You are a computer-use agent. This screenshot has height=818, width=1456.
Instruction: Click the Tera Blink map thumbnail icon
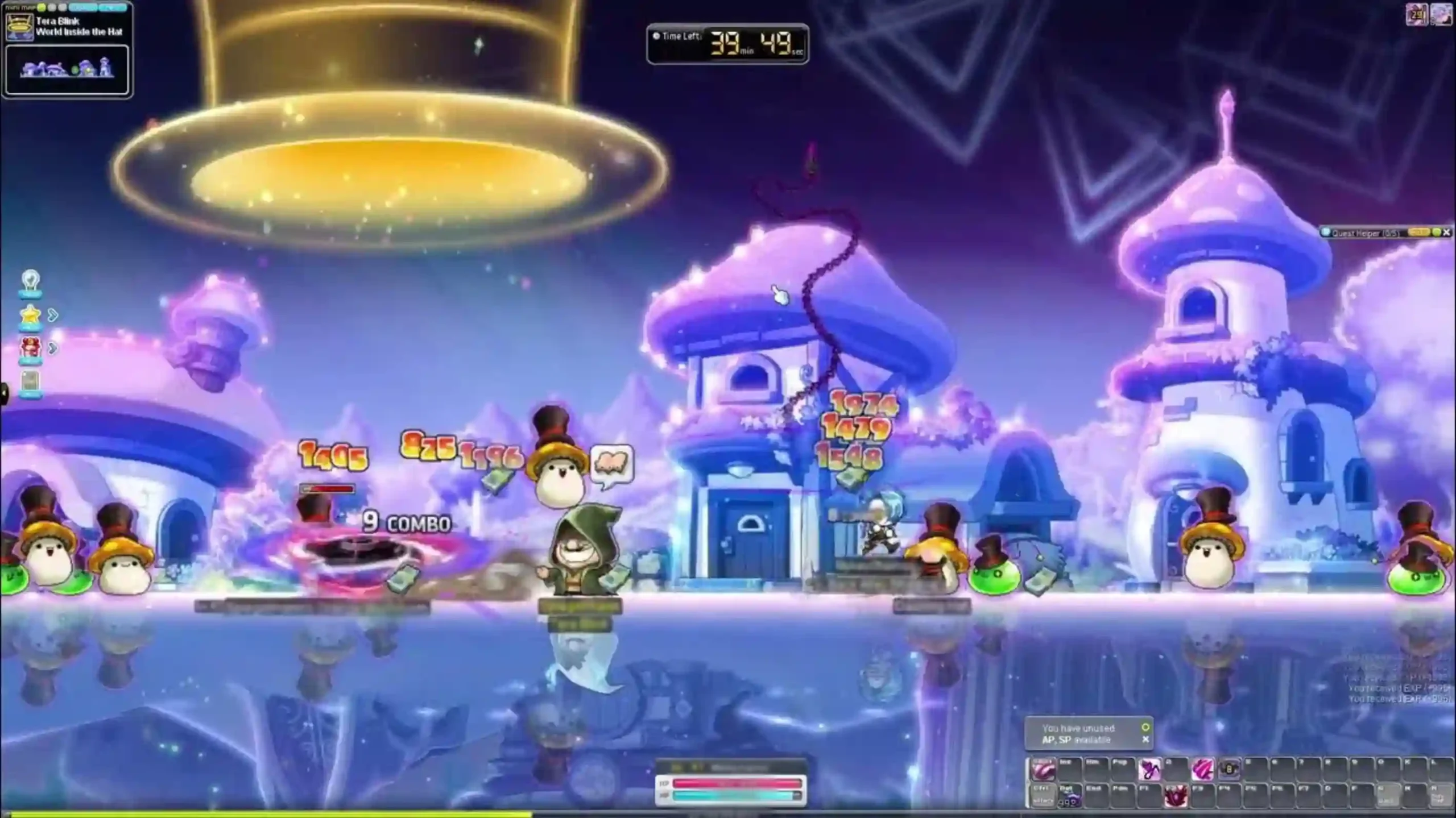[20, 27]
